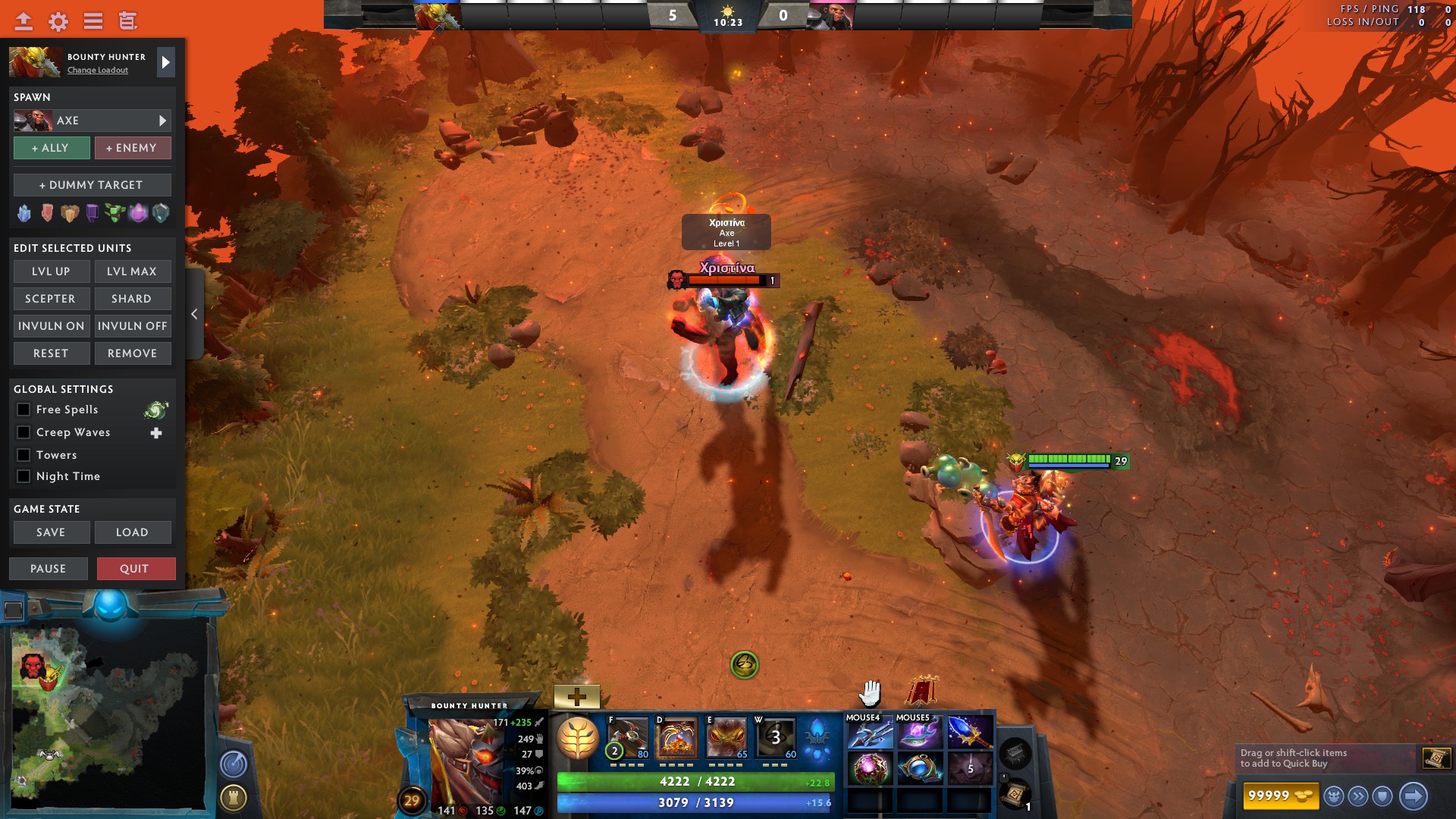
Task: Expand the AXE hero spawn selector
Action: 161,120
